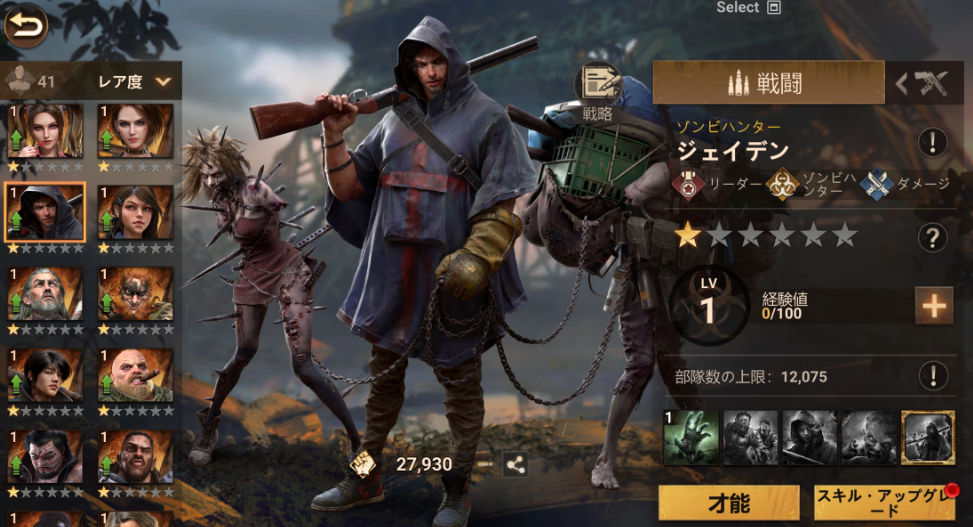Select the two-zombies skill icon

(750, 437)
